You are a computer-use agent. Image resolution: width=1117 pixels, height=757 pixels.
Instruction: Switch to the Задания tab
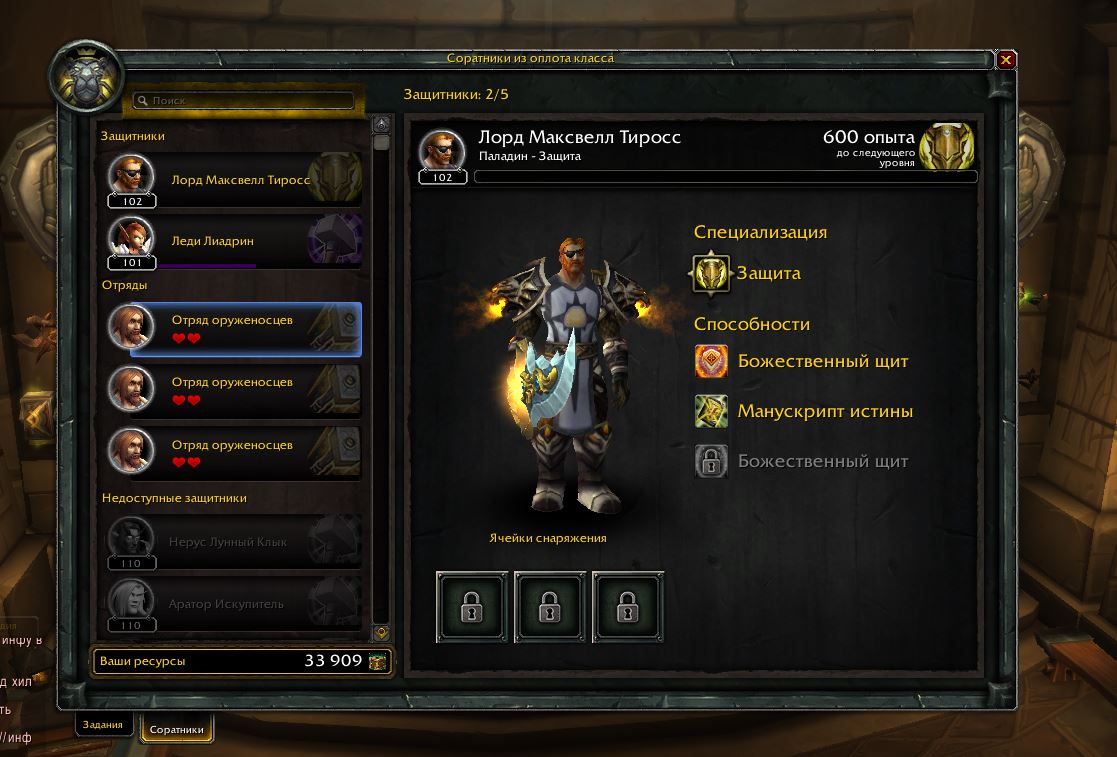point(103,726)
